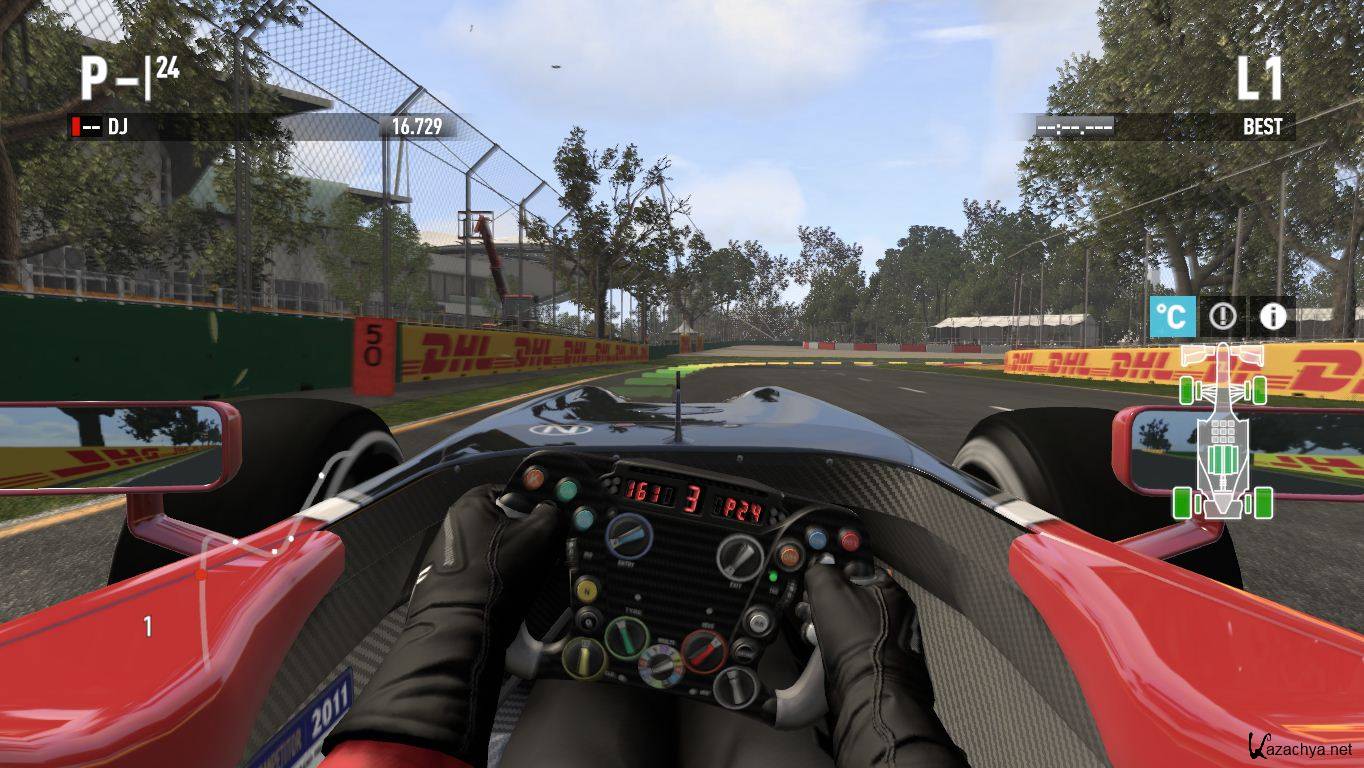Switch to the exclamation mark warning tab
The image size is (1364, 768).
1222,317
